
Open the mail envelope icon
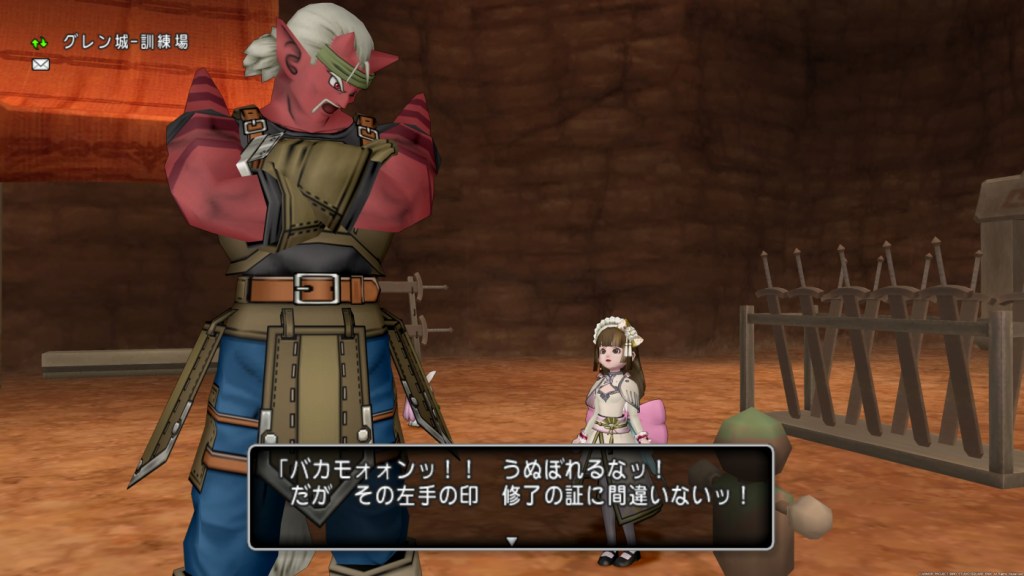point(41,65)
